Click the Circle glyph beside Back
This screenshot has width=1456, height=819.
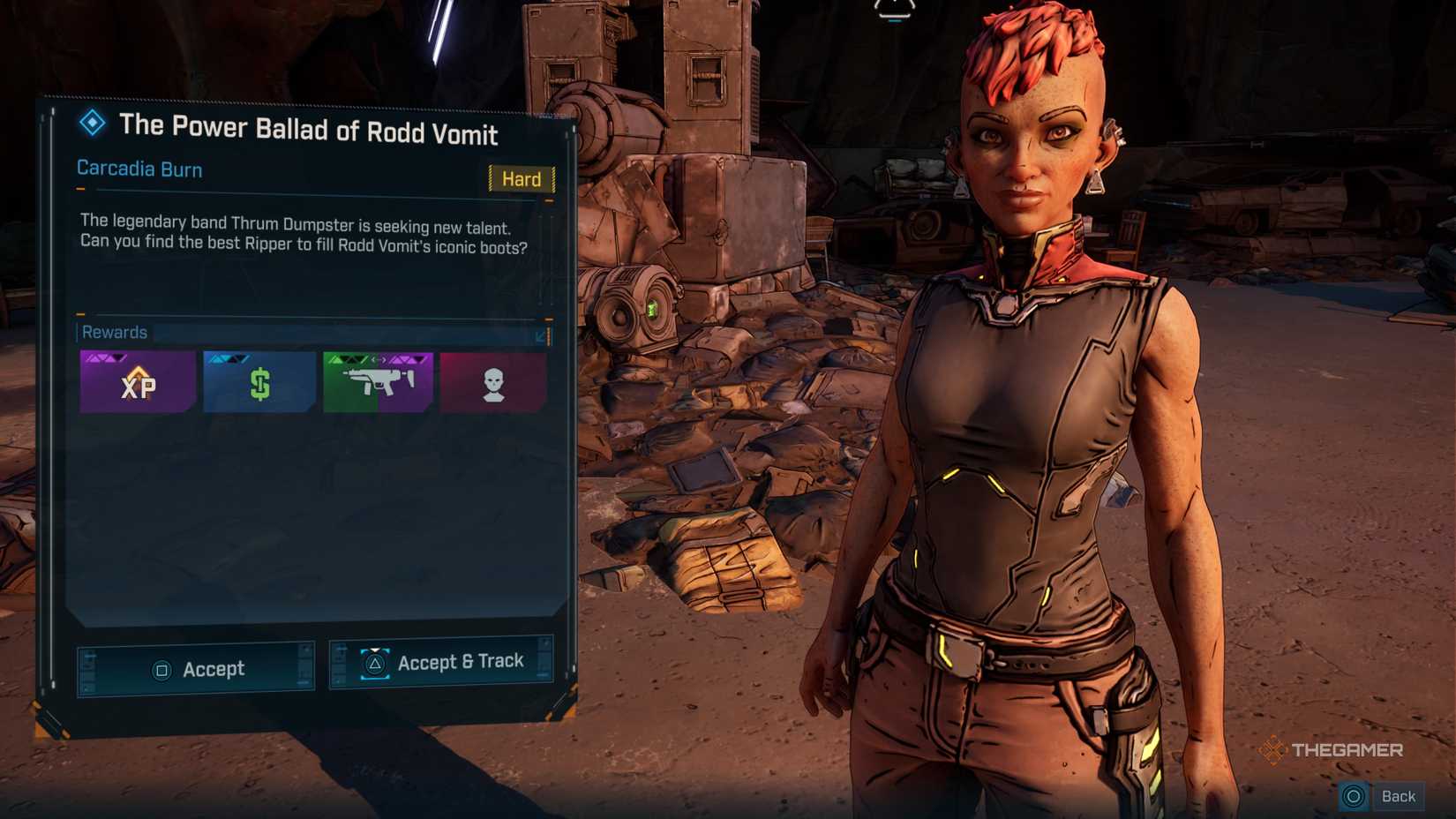1355,795
